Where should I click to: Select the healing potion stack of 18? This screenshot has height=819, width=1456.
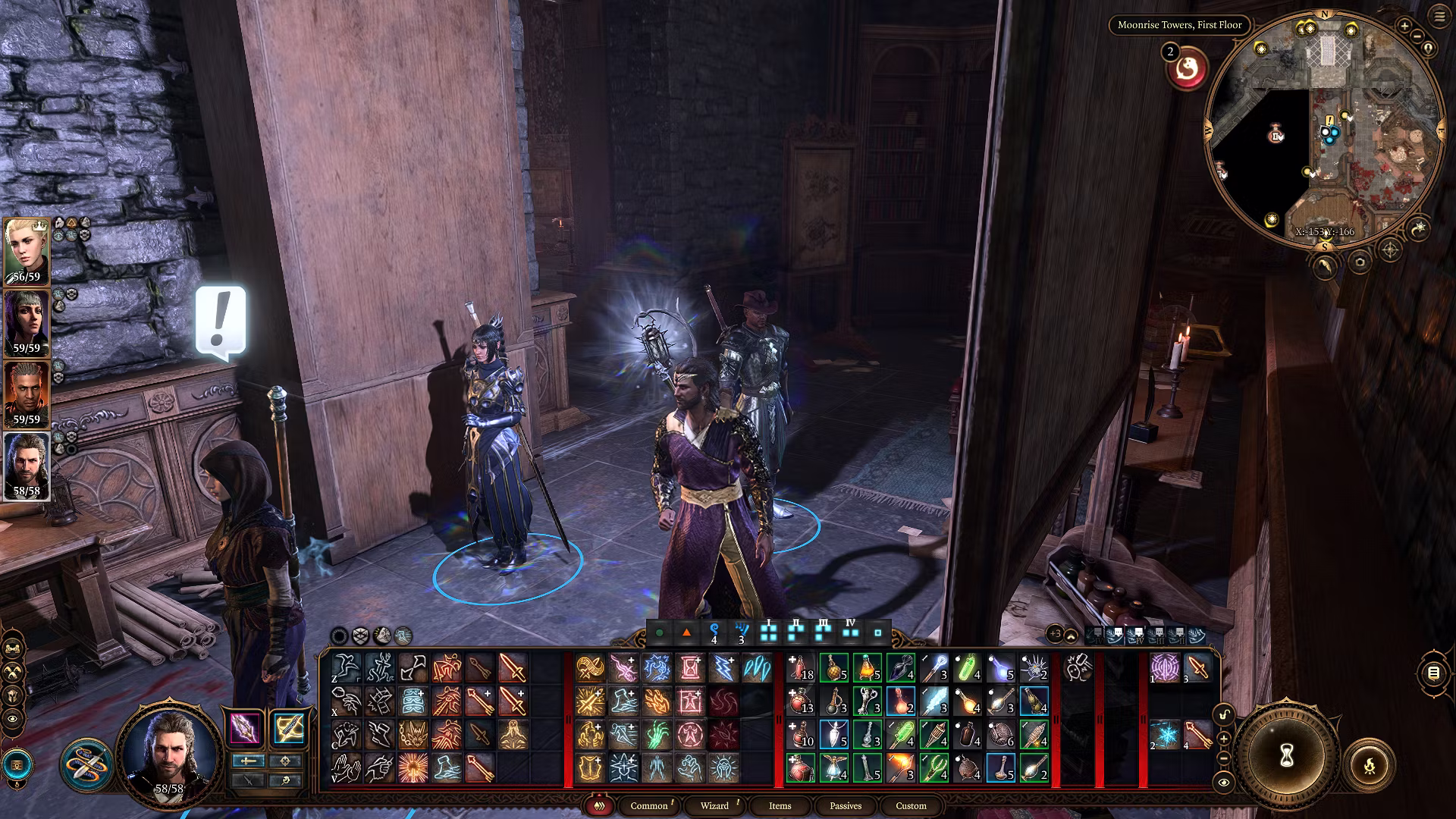tap(801, 668)
